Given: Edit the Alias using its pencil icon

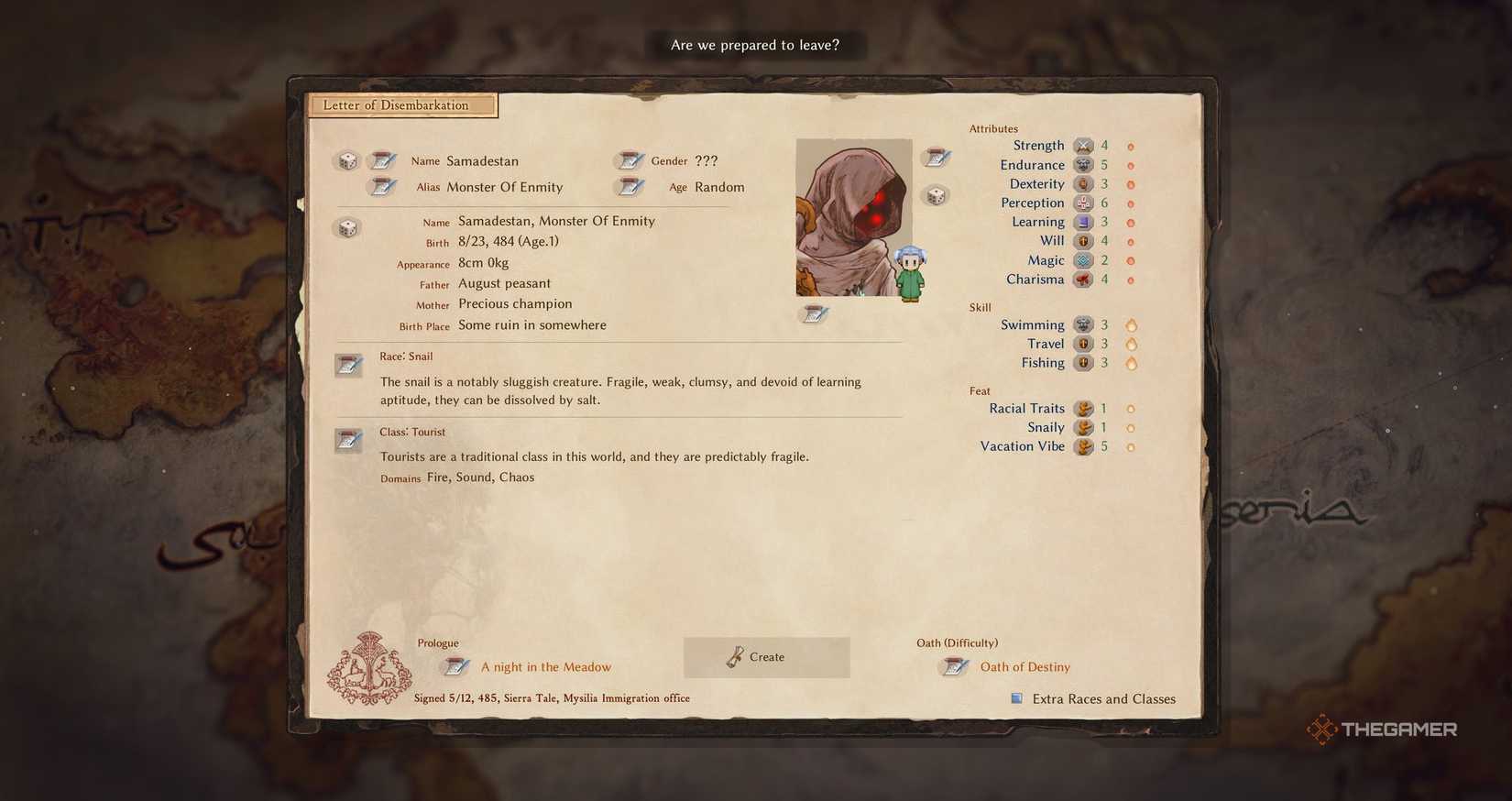Looking at the screenshot, I should (383, 187).
